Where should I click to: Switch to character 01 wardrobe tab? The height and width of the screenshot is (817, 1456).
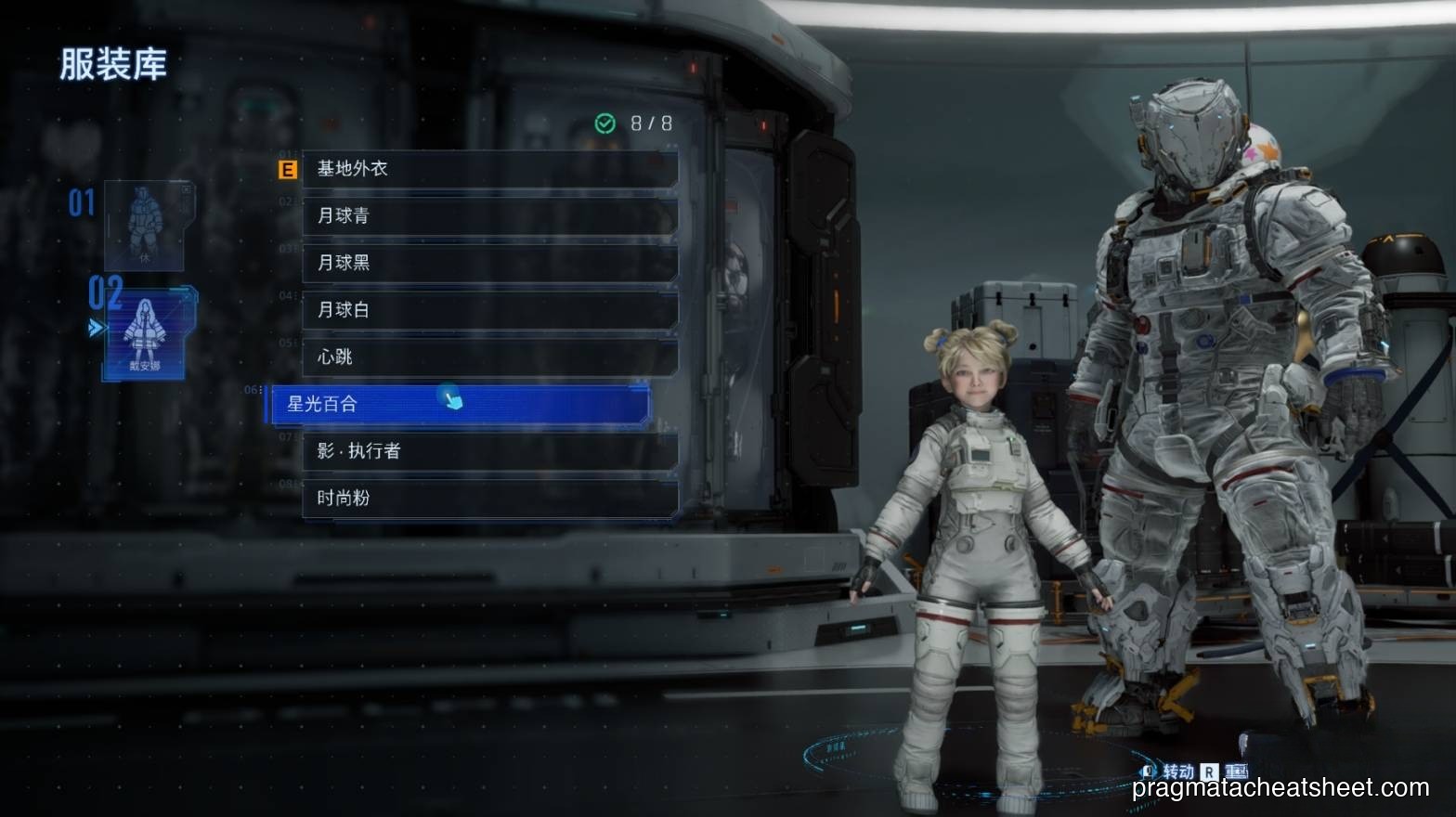tap(143, 226)
